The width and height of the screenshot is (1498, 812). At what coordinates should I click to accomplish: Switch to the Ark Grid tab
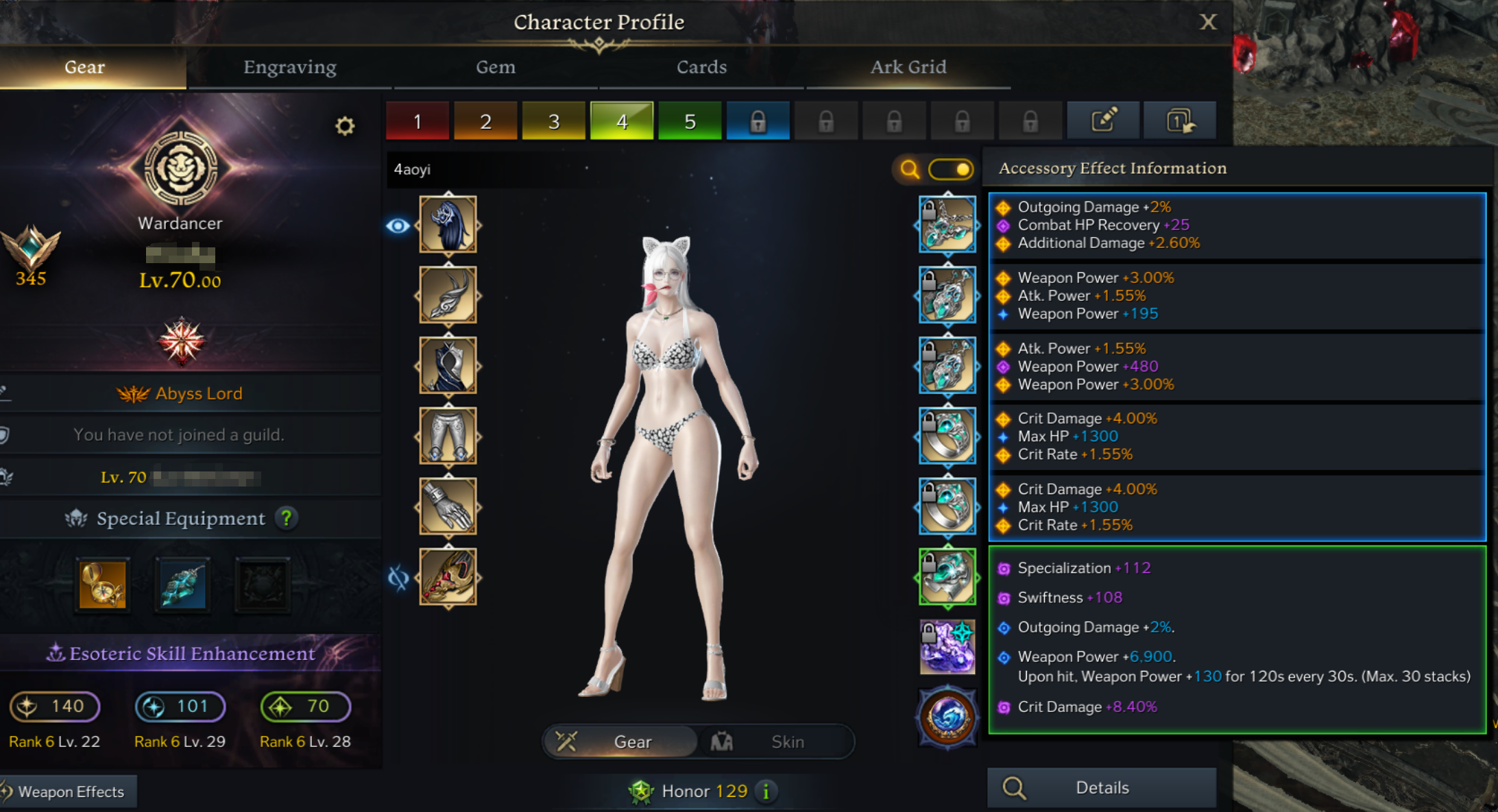point(908,67)
